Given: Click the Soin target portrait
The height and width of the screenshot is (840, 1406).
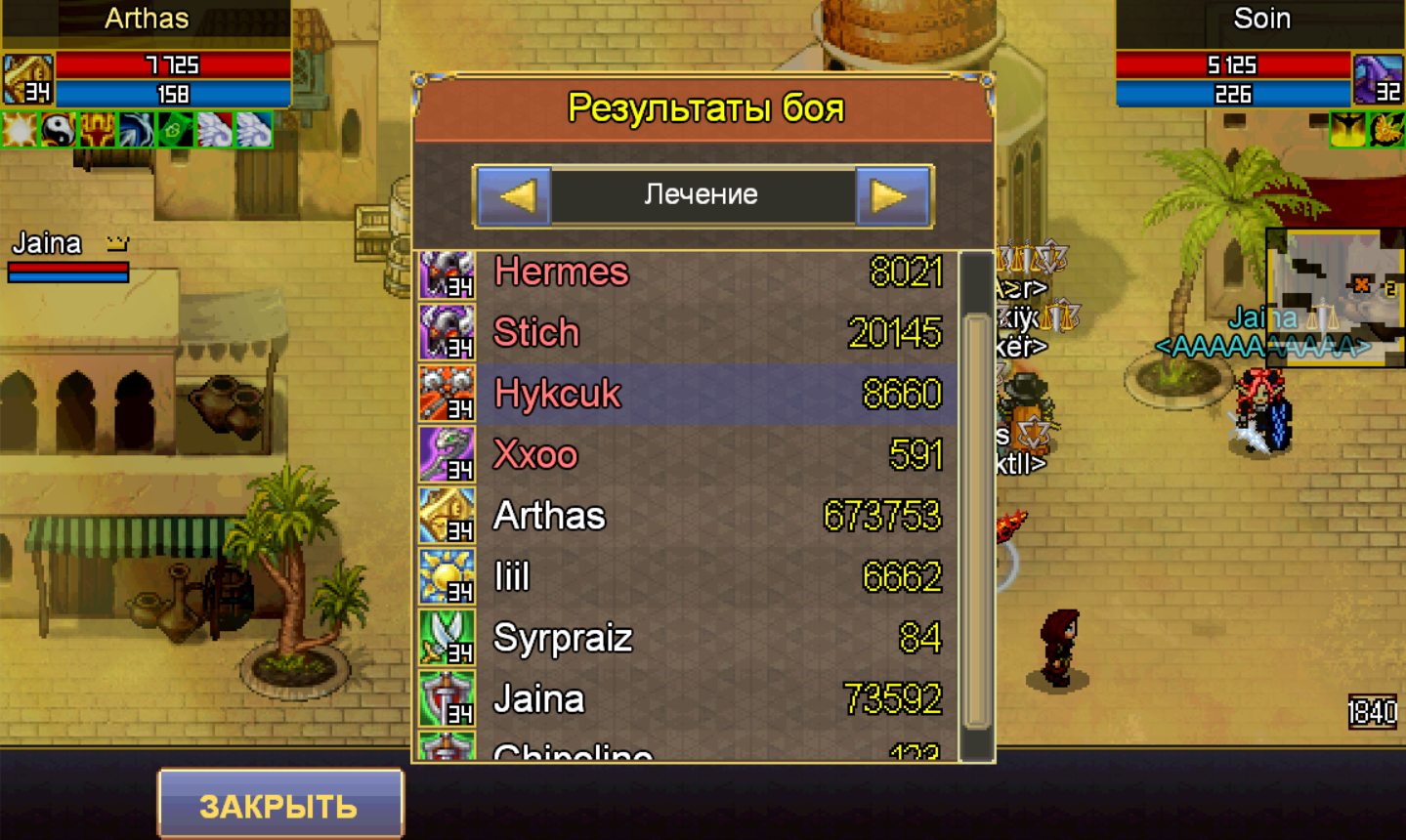Looking at the screenshot, I should tap(1379, 78).
